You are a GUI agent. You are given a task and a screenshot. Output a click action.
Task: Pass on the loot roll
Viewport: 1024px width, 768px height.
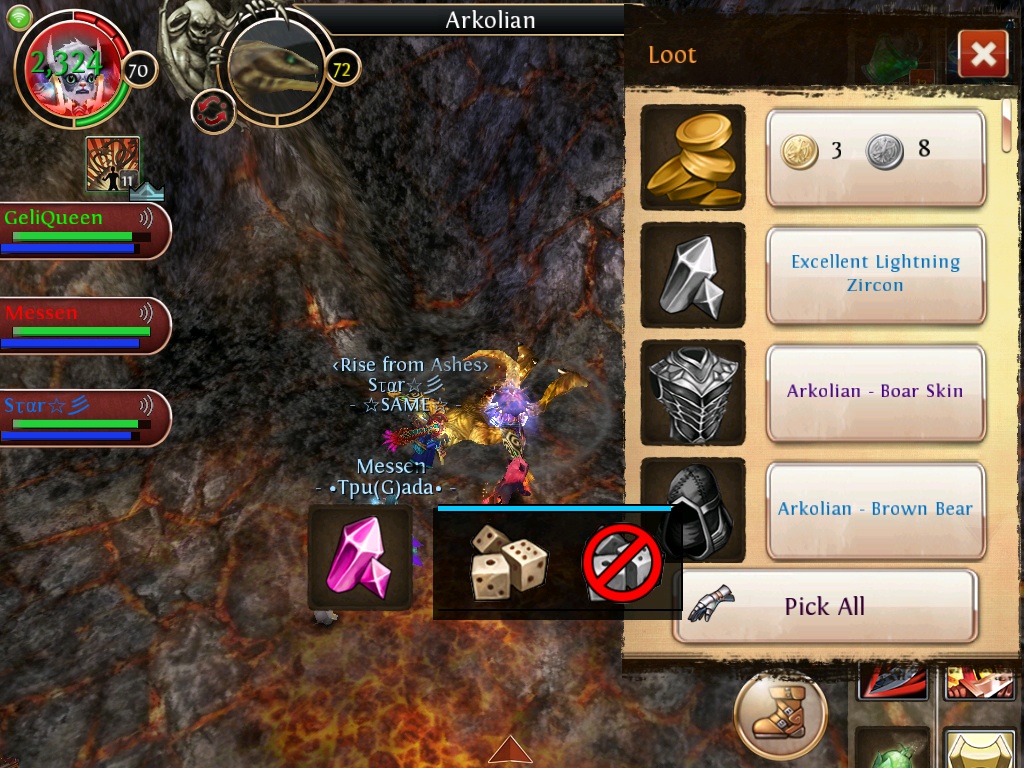(x=622, y=562)
